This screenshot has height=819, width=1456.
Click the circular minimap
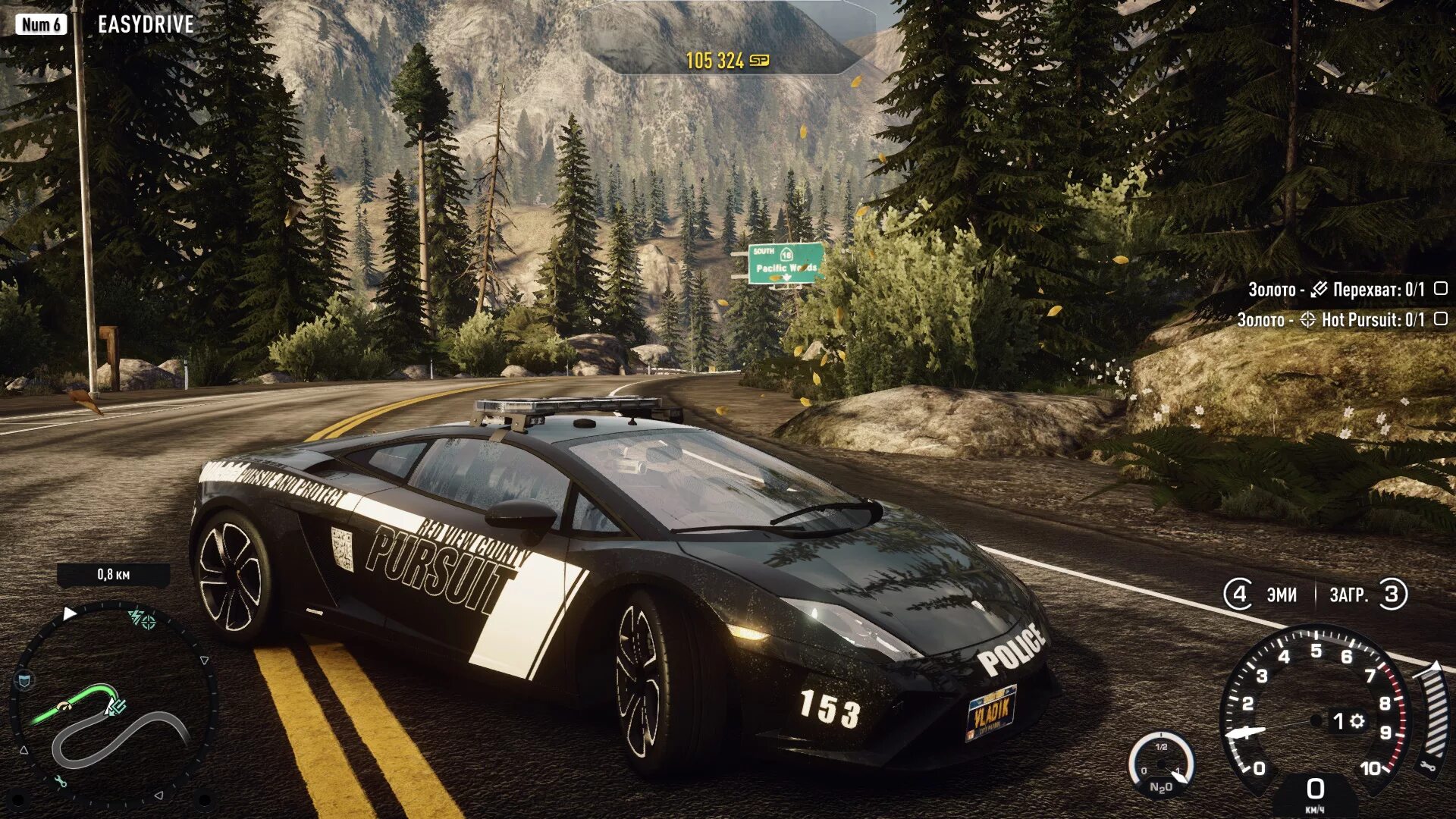pos(114,705)
